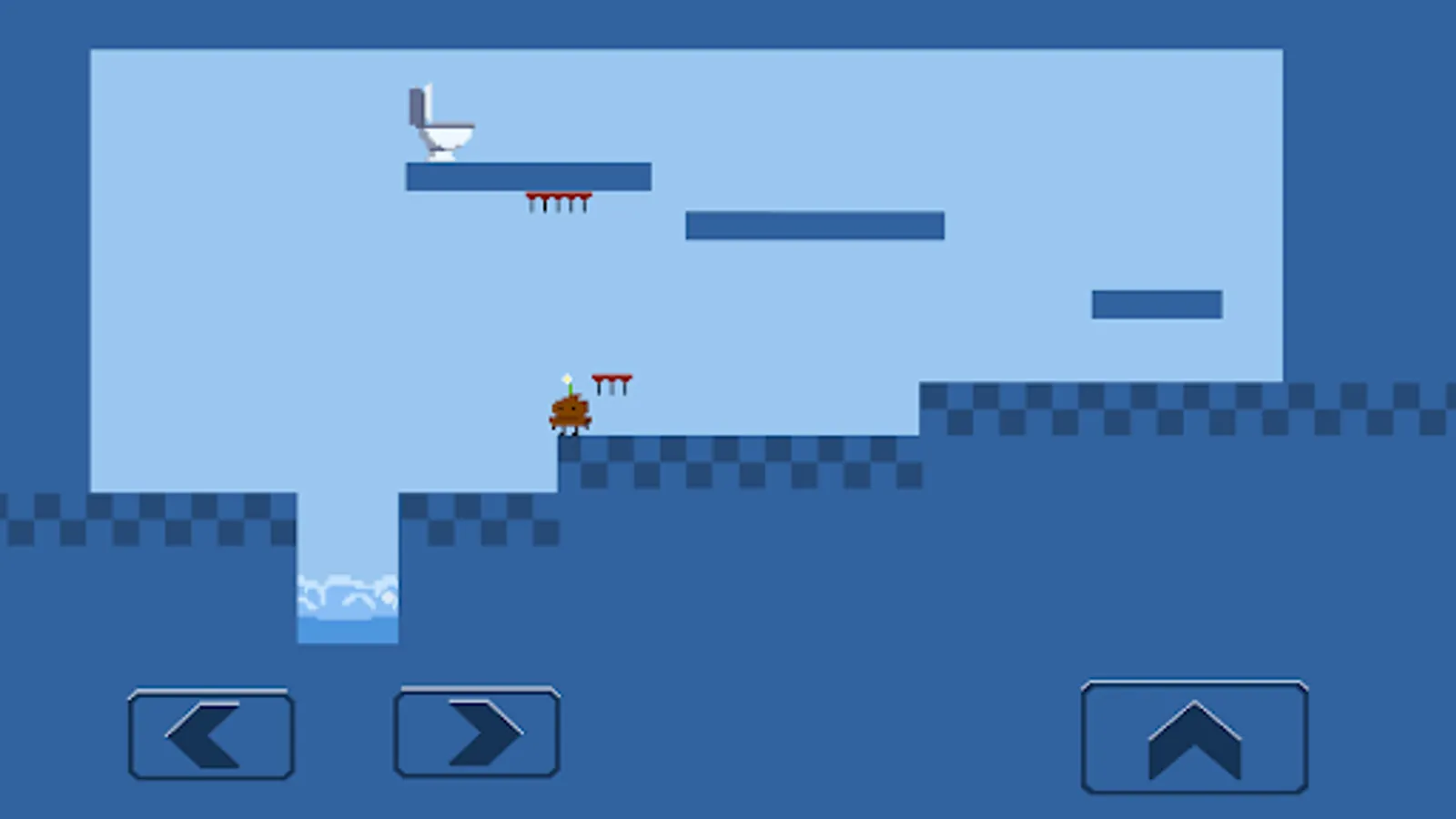Click the red spike cluster beside the player
The width and height of the screenshot is (1456, 819).
612,380
